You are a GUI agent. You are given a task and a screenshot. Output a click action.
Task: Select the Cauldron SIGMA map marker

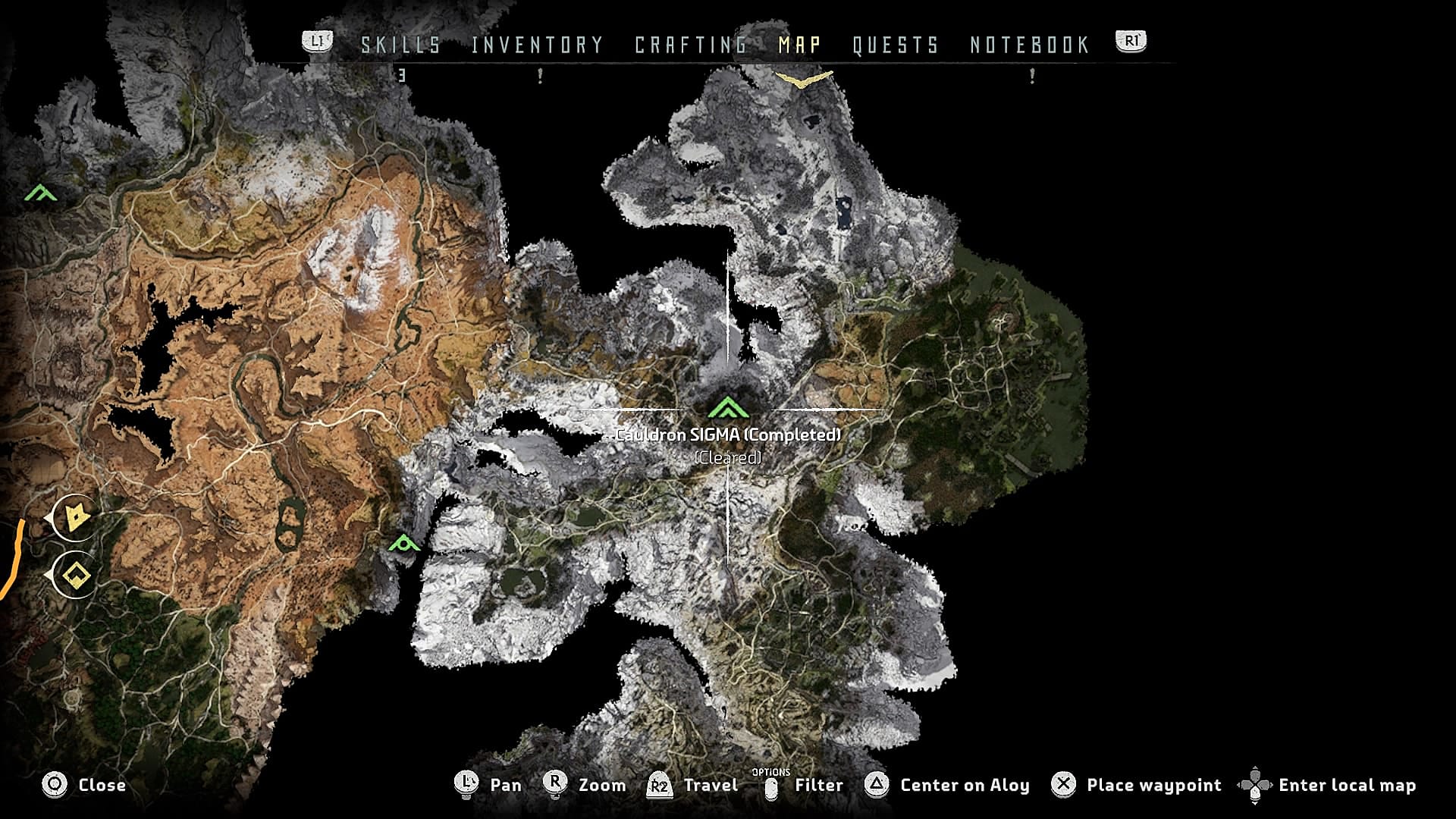728,409
